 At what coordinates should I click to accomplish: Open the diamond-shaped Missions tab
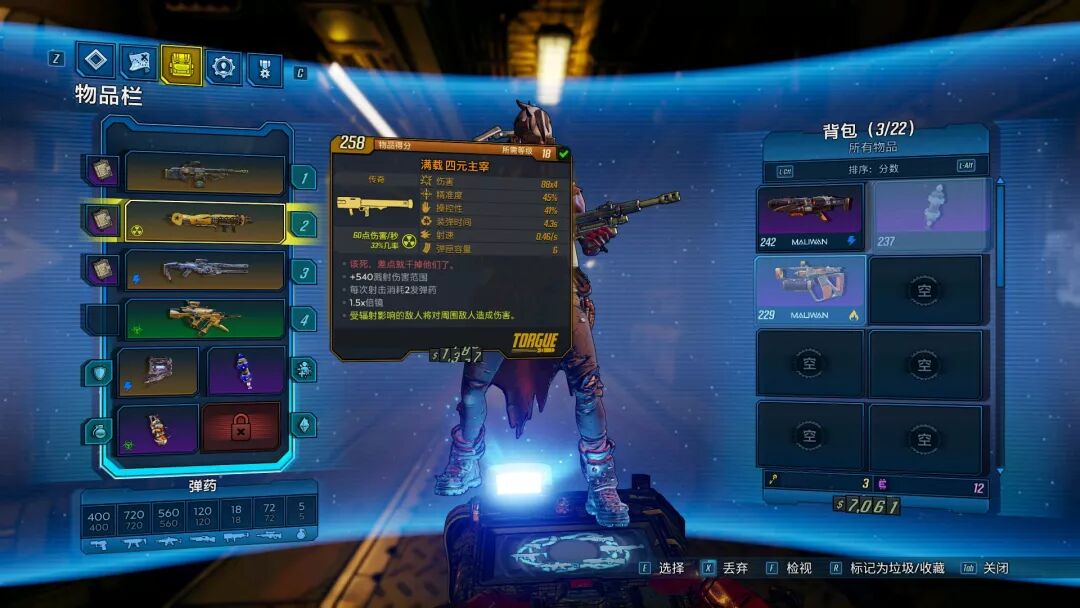(96, 62)
